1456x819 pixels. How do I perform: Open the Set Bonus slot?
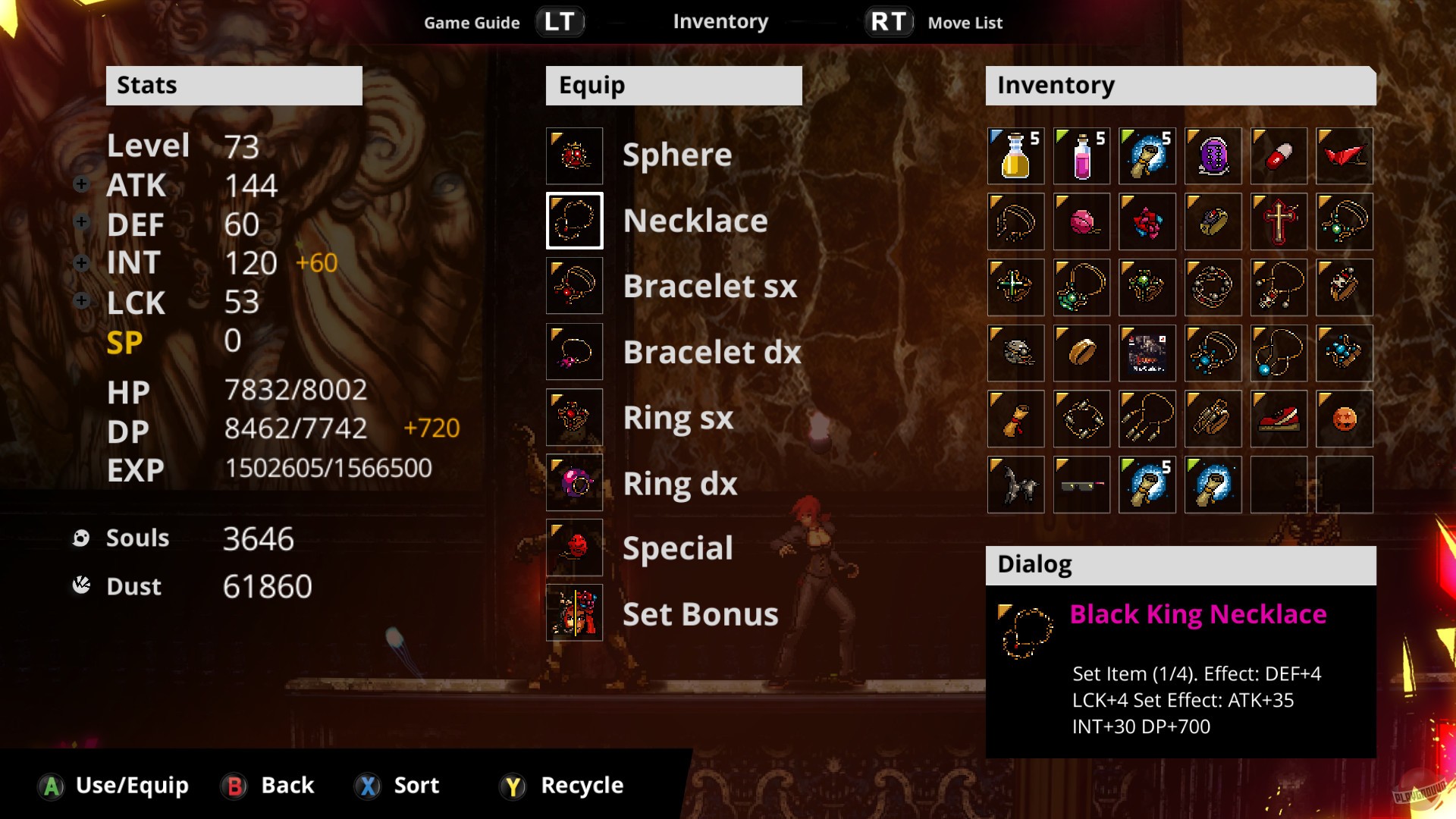pyautogui.click(x=574, y=613)
